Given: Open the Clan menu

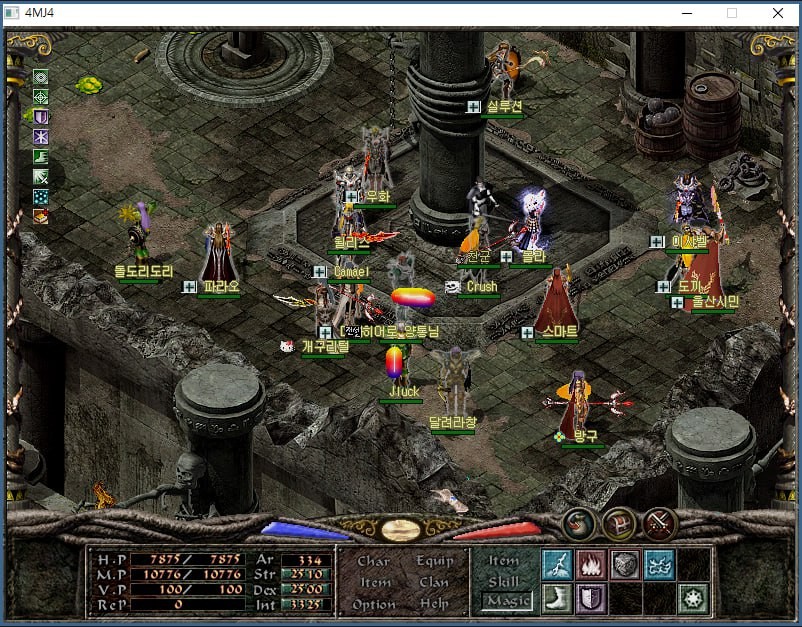Looking at the screenshot, I should (x=434, y=582).
